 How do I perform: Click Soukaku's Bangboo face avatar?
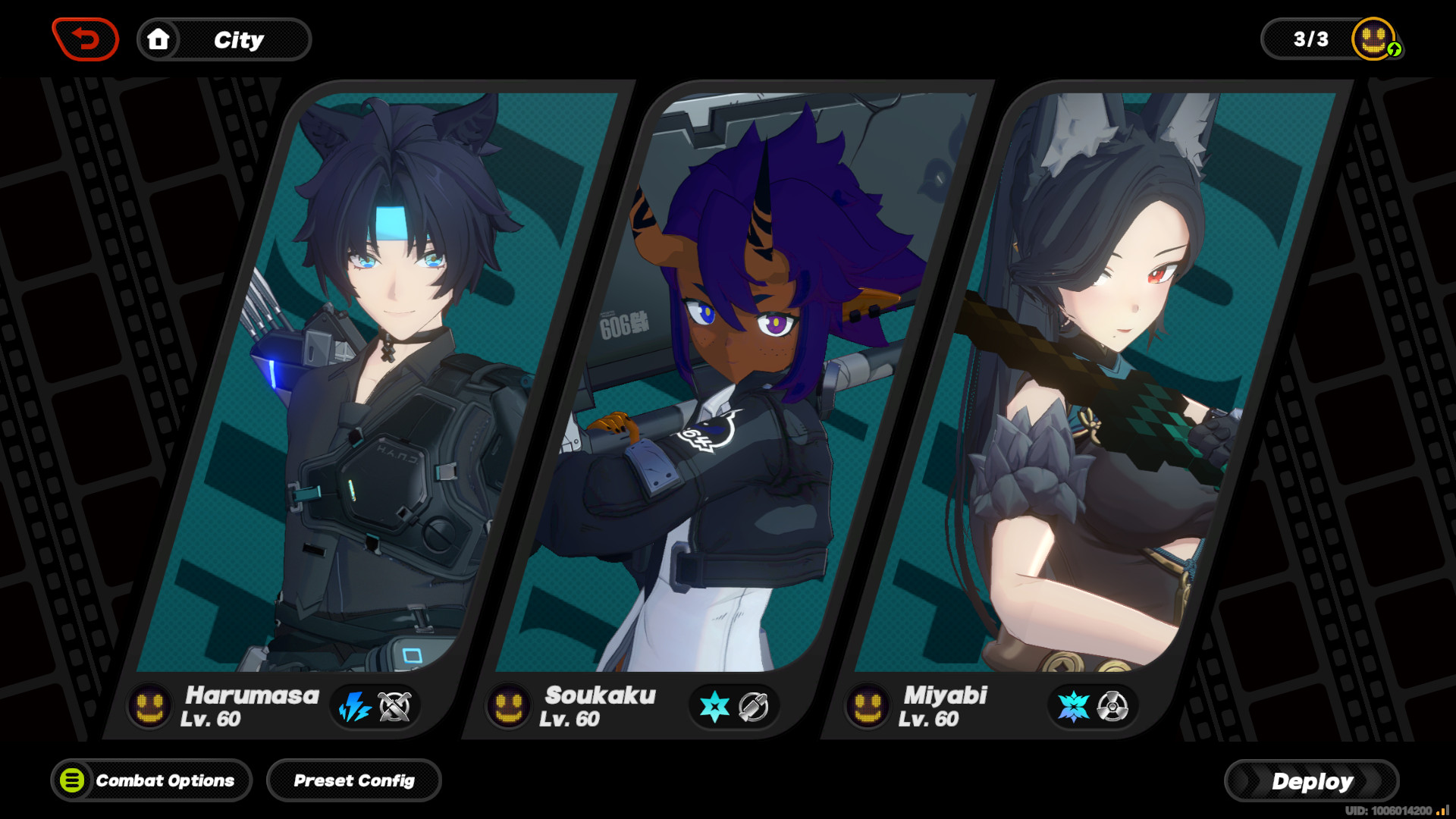click(510, 706)
